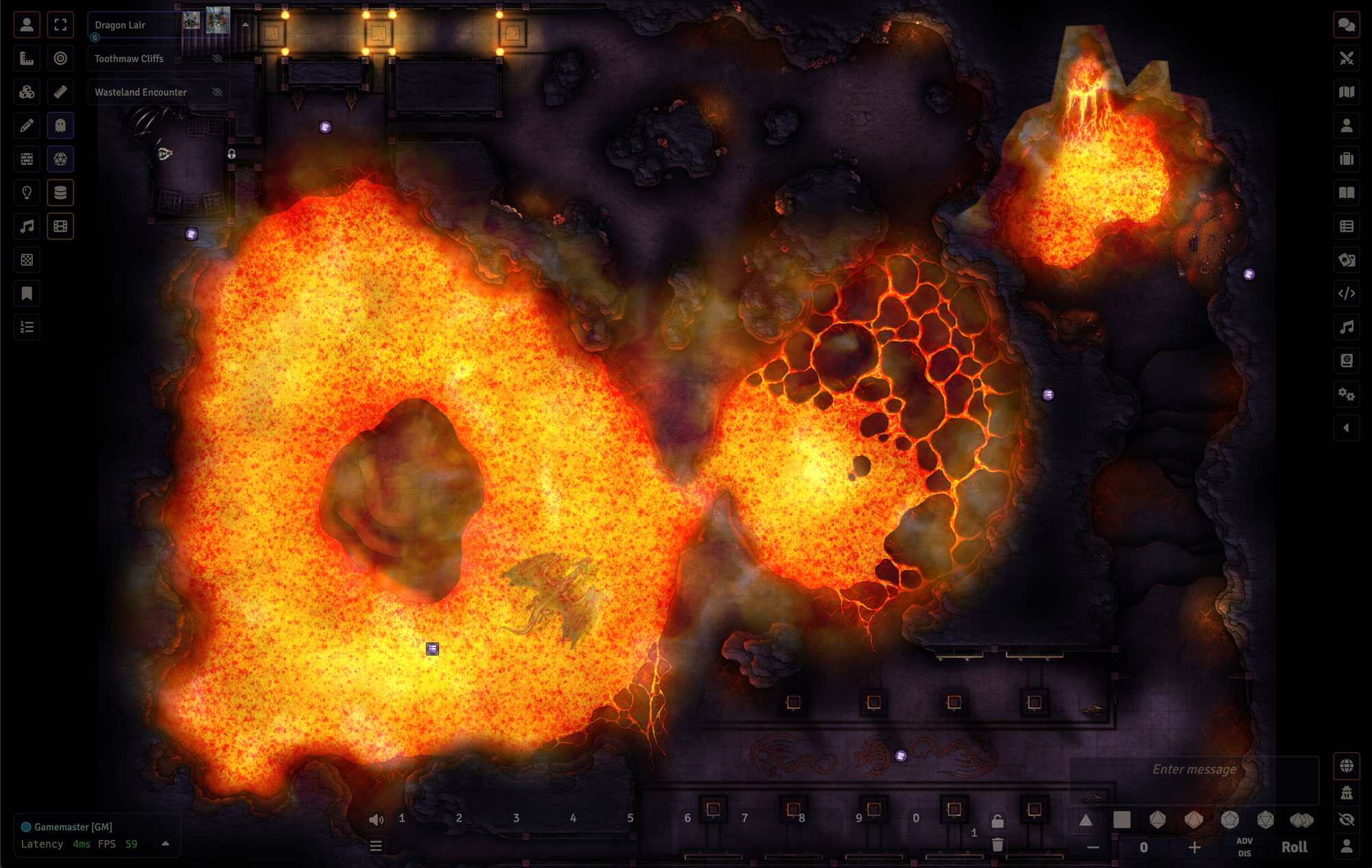The width and height of the screenshot is (1372, 868).
Task: Mute sounds using the speaker icon
Action: pos(376,819)
